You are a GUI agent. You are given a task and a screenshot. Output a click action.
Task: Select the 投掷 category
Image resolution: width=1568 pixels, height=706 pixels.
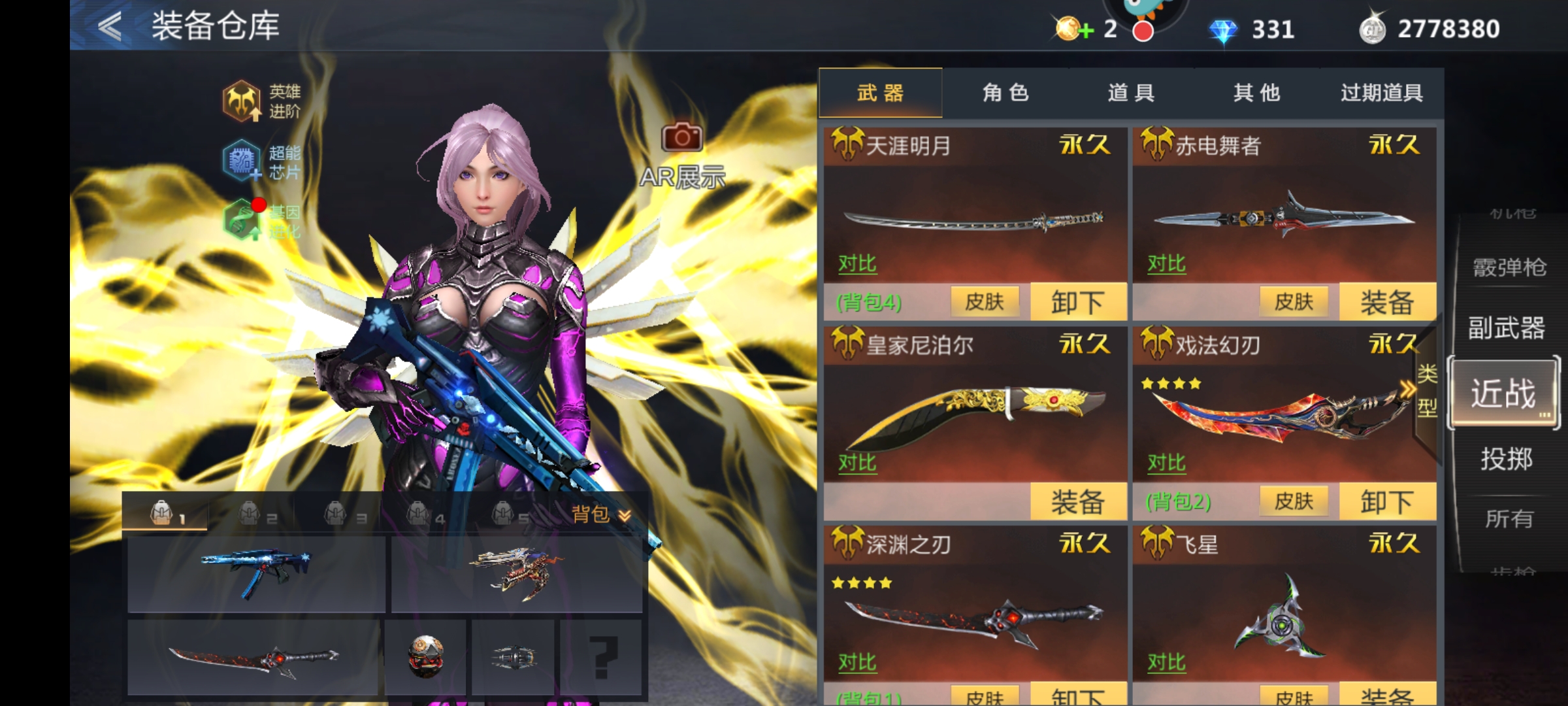tap(1507, 459)
